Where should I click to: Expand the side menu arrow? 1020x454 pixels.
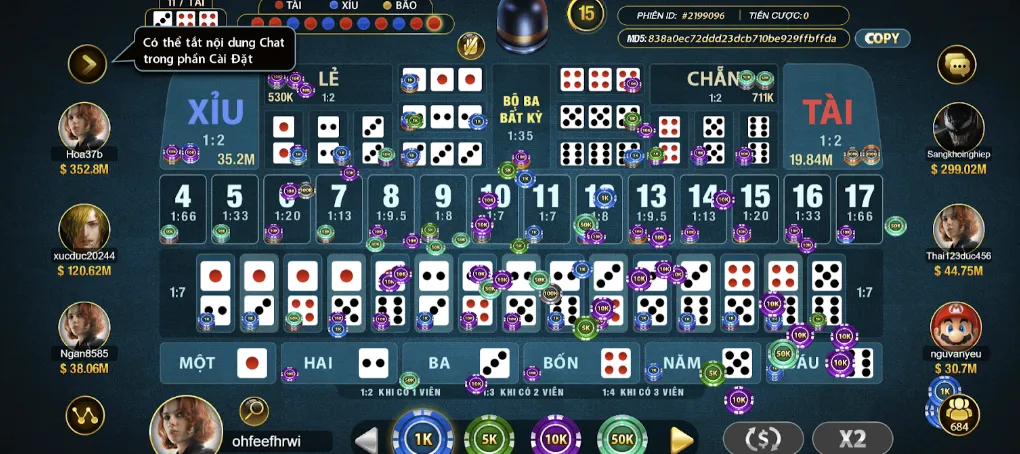87,65
